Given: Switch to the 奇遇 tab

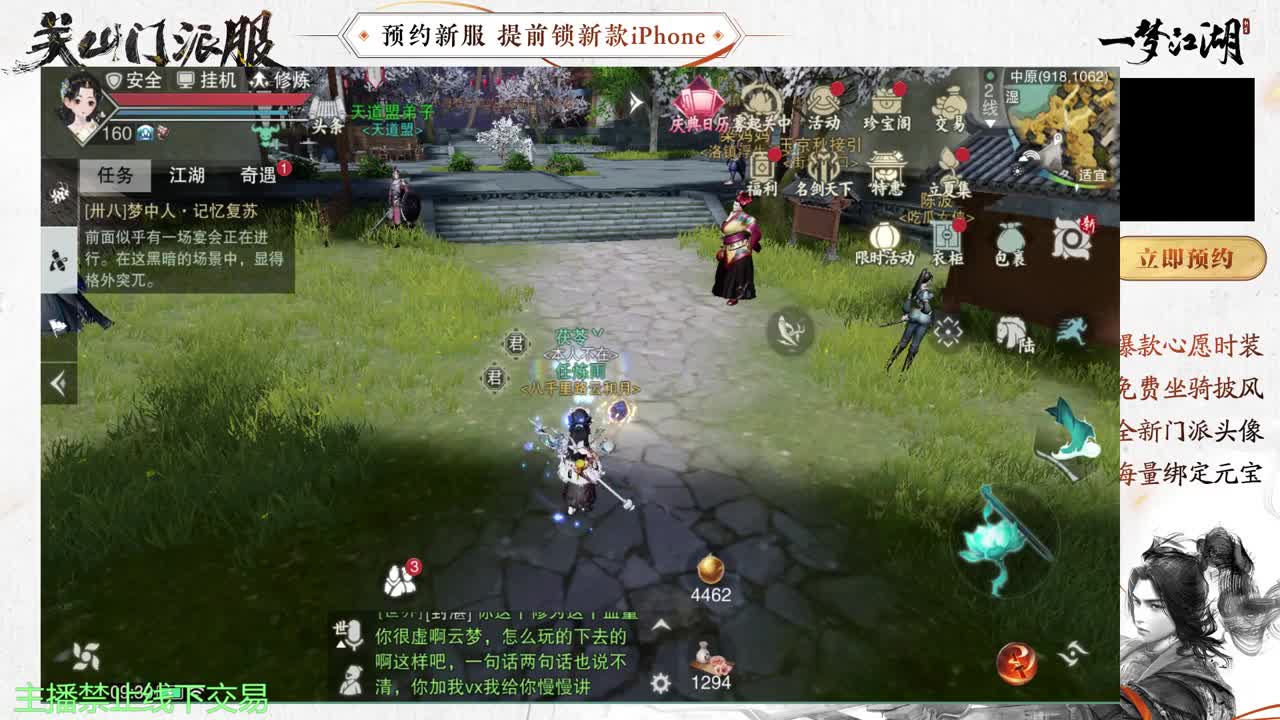Looking at the screenshot, I should 258,176.
